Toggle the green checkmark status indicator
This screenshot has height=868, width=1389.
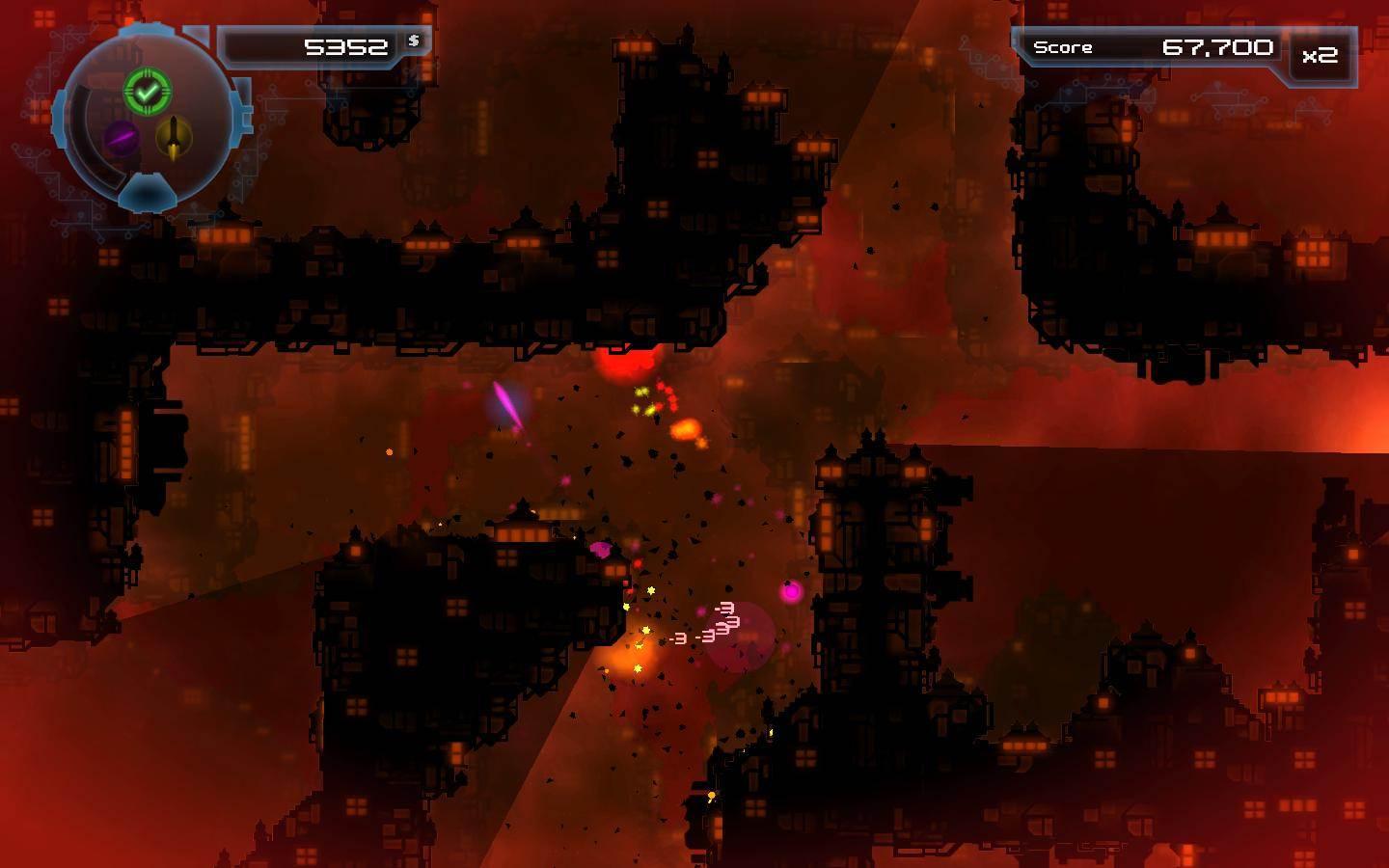pos(148,92)
